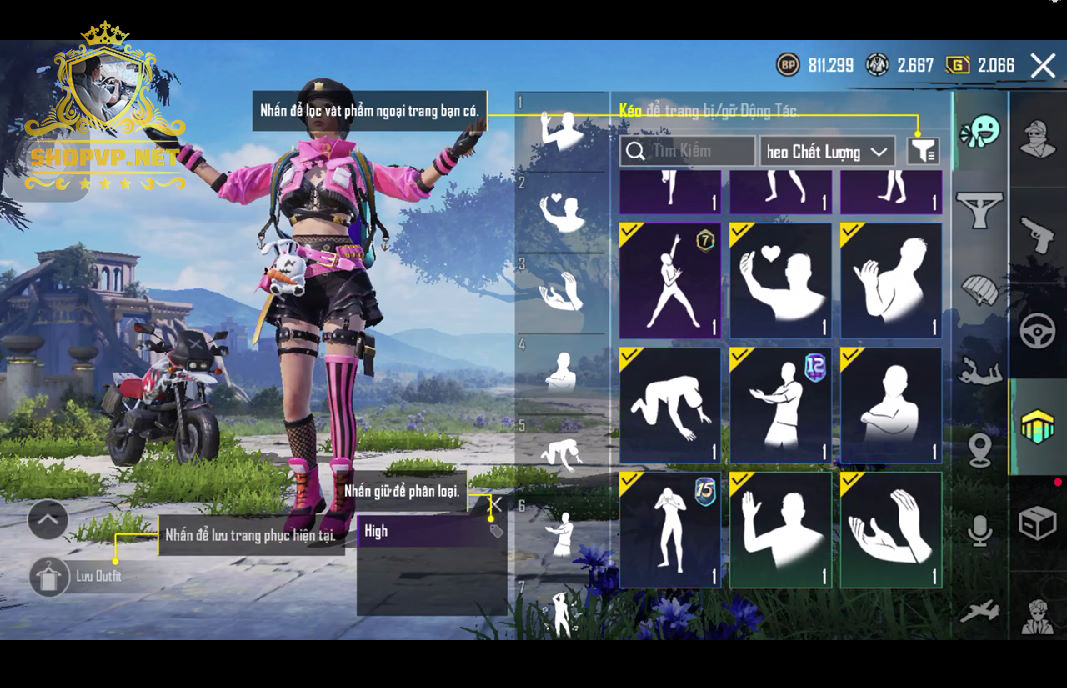
Task: Select the masked character outfit category
Action: 1037,140
